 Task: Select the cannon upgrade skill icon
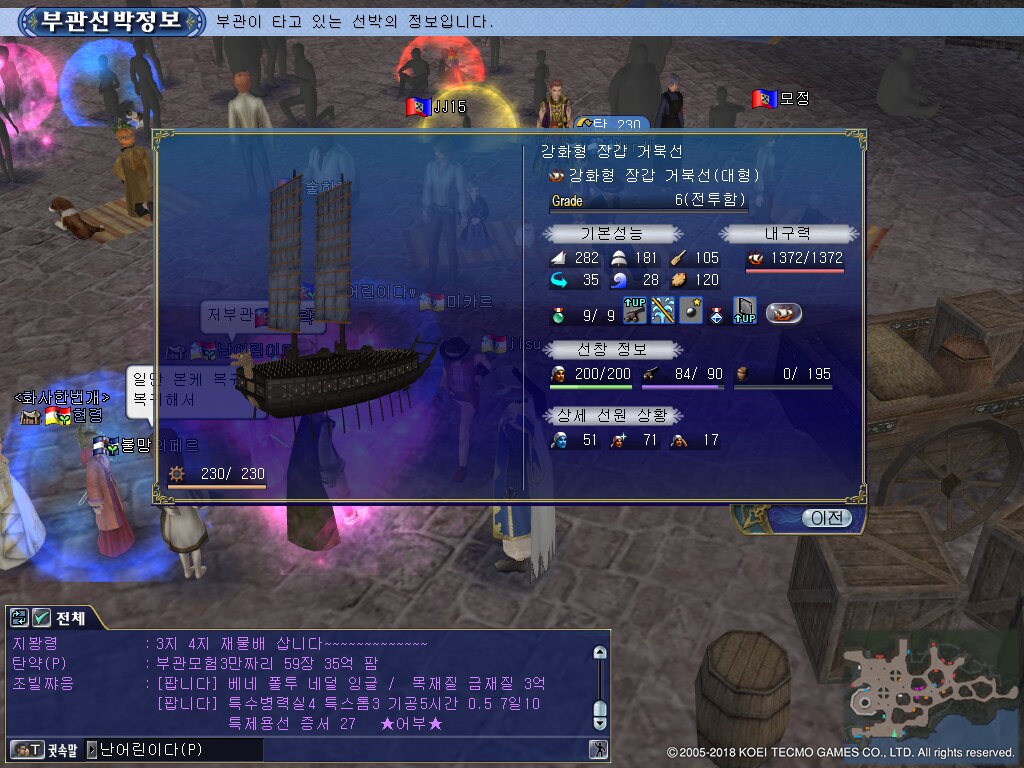click(x=634, y=312)
